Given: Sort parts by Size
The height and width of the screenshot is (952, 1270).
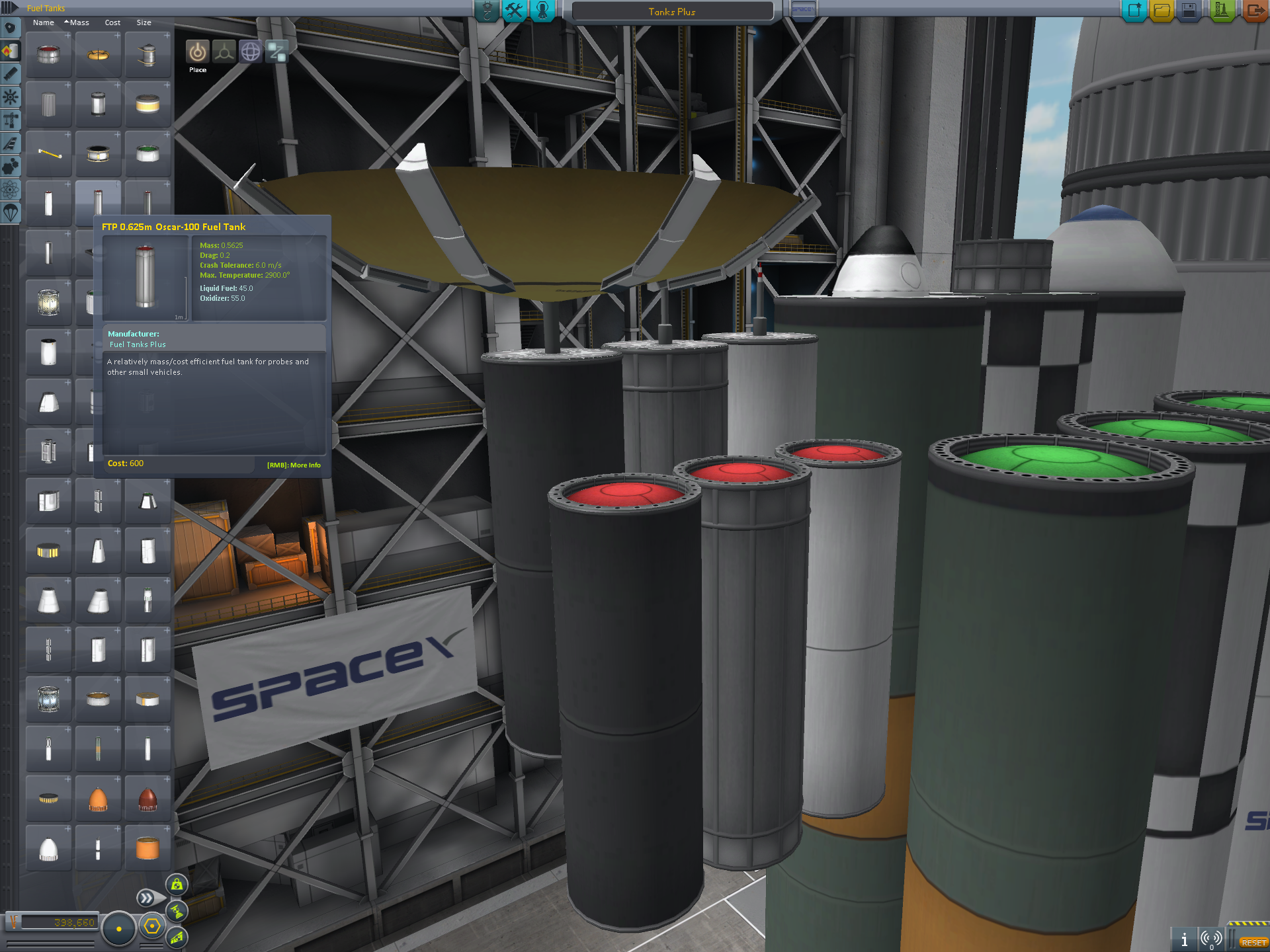Looking at the screenshot, I should pyautogui.click(x=142, y=22).
